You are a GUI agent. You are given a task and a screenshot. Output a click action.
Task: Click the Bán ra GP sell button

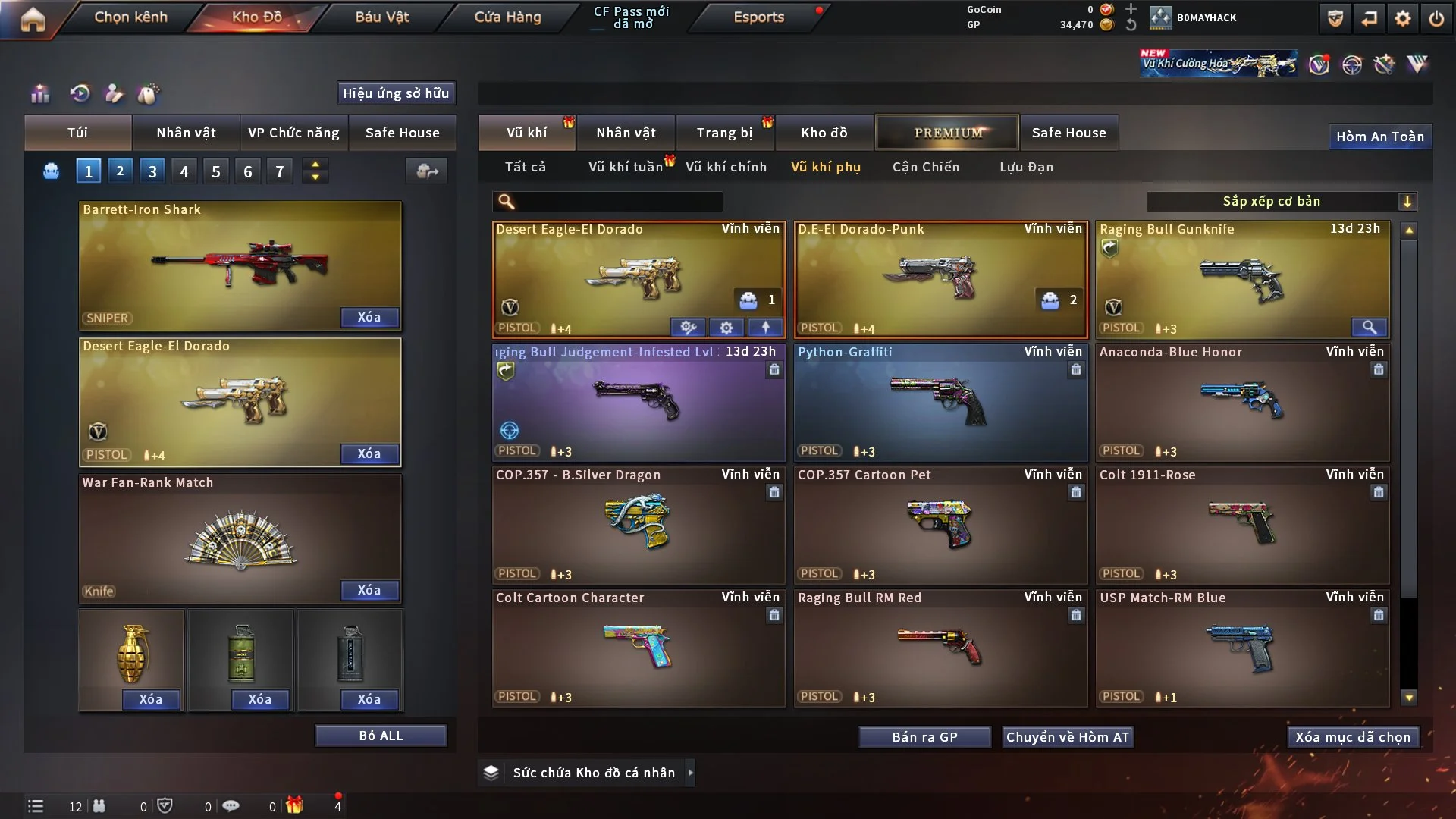click(924, 737)
